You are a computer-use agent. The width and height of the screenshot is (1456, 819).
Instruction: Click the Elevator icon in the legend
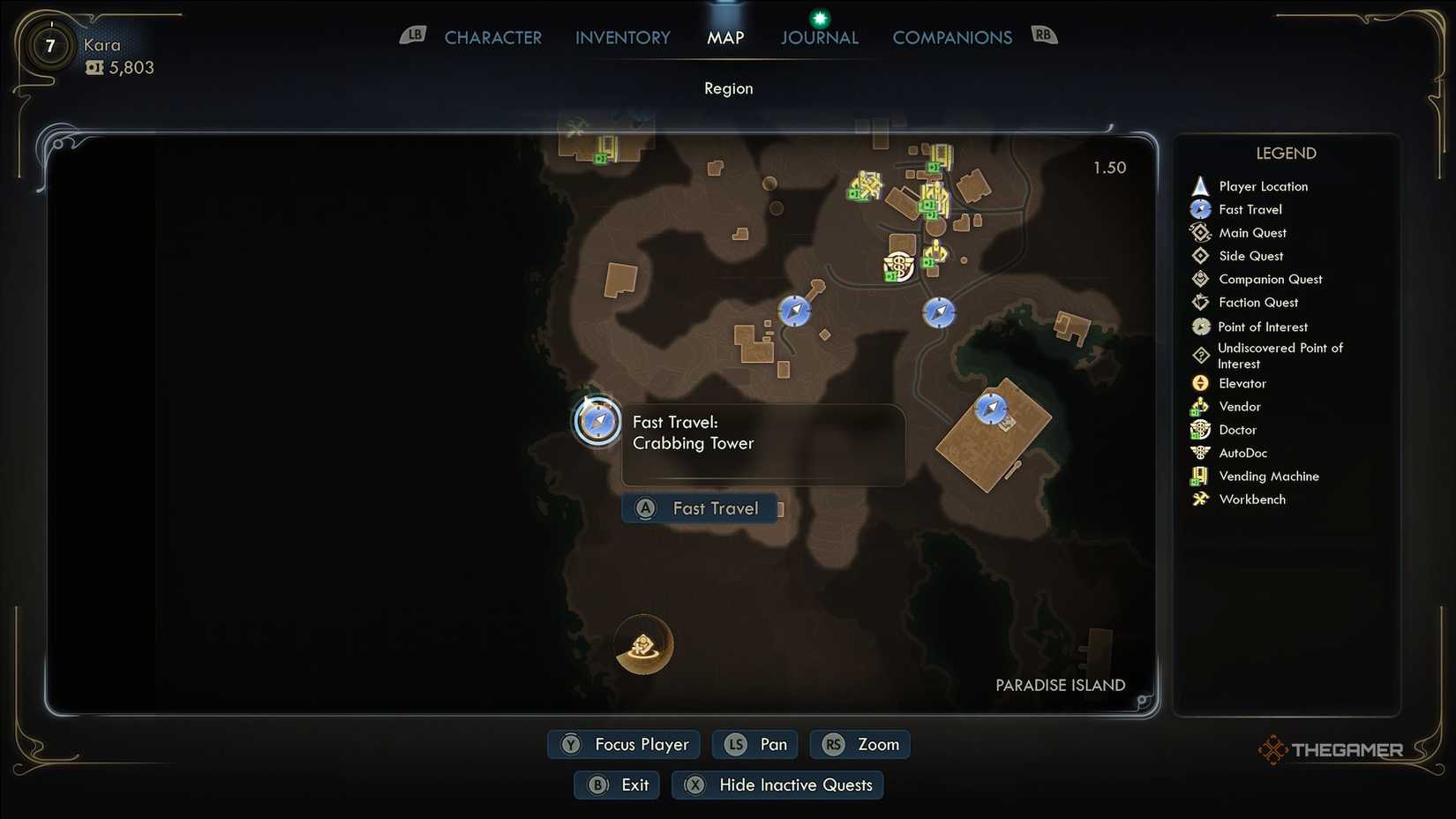(1200, 383)
